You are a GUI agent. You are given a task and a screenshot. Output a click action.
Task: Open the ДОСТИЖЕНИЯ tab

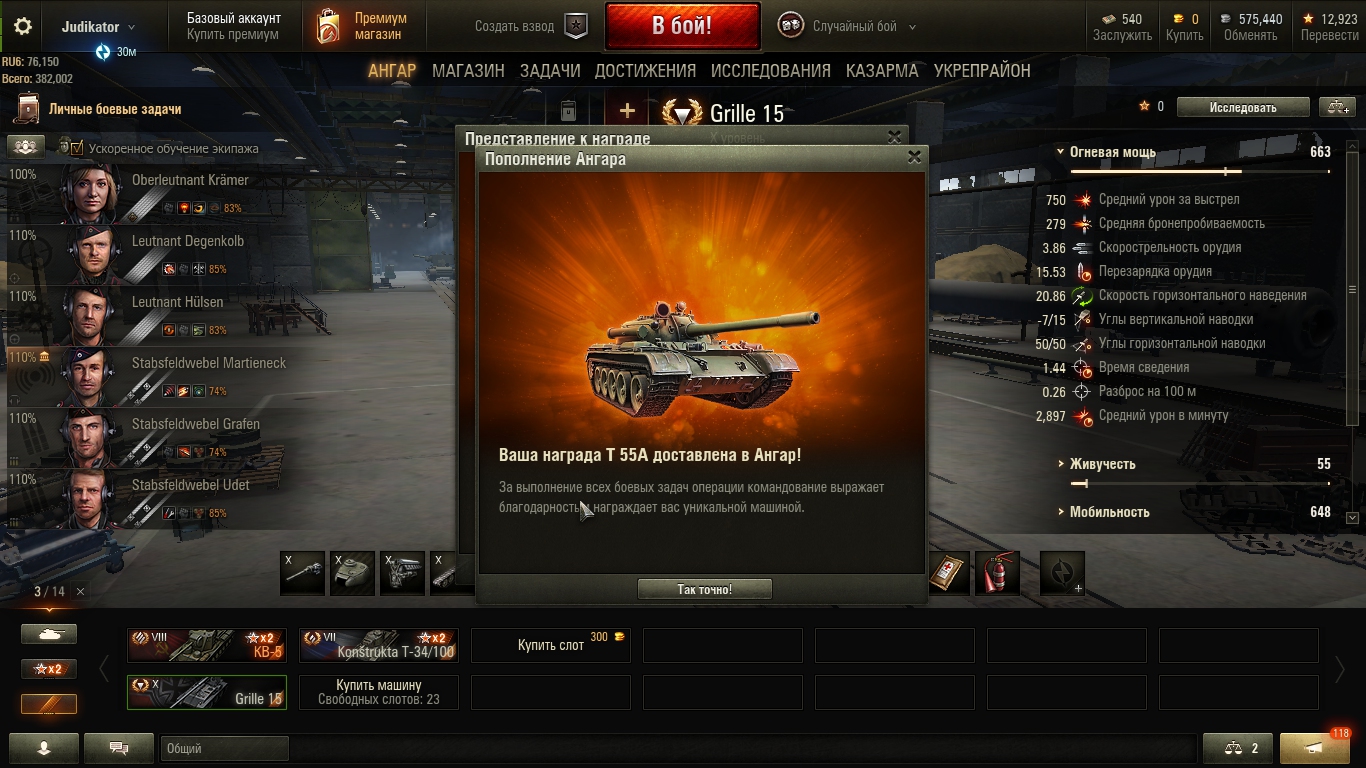click(645, 71)
